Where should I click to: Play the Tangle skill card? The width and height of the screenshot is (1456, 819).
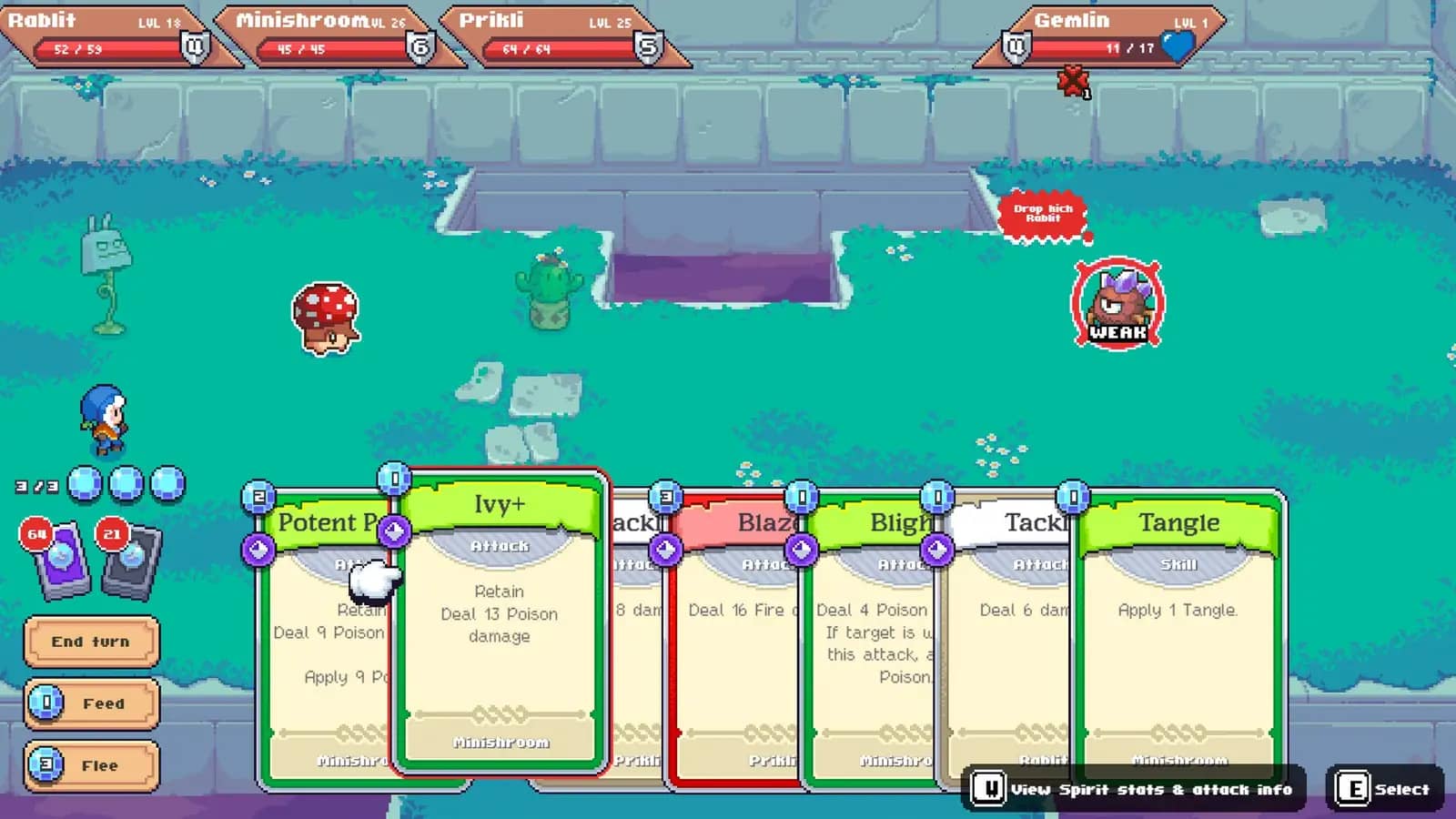click(1178, 637)
